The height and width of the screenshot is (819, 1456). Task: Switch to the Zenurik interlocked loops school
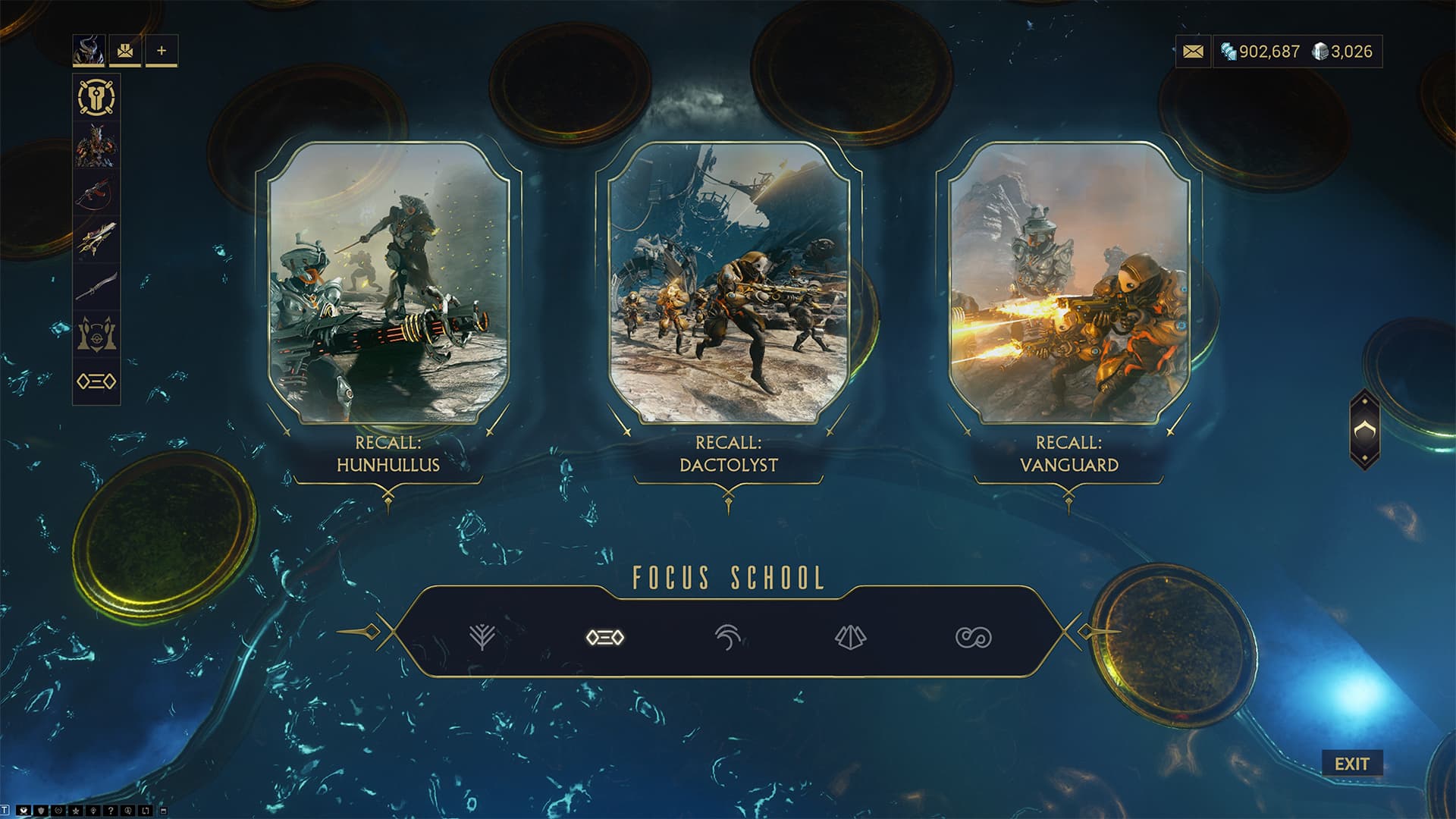974,638
